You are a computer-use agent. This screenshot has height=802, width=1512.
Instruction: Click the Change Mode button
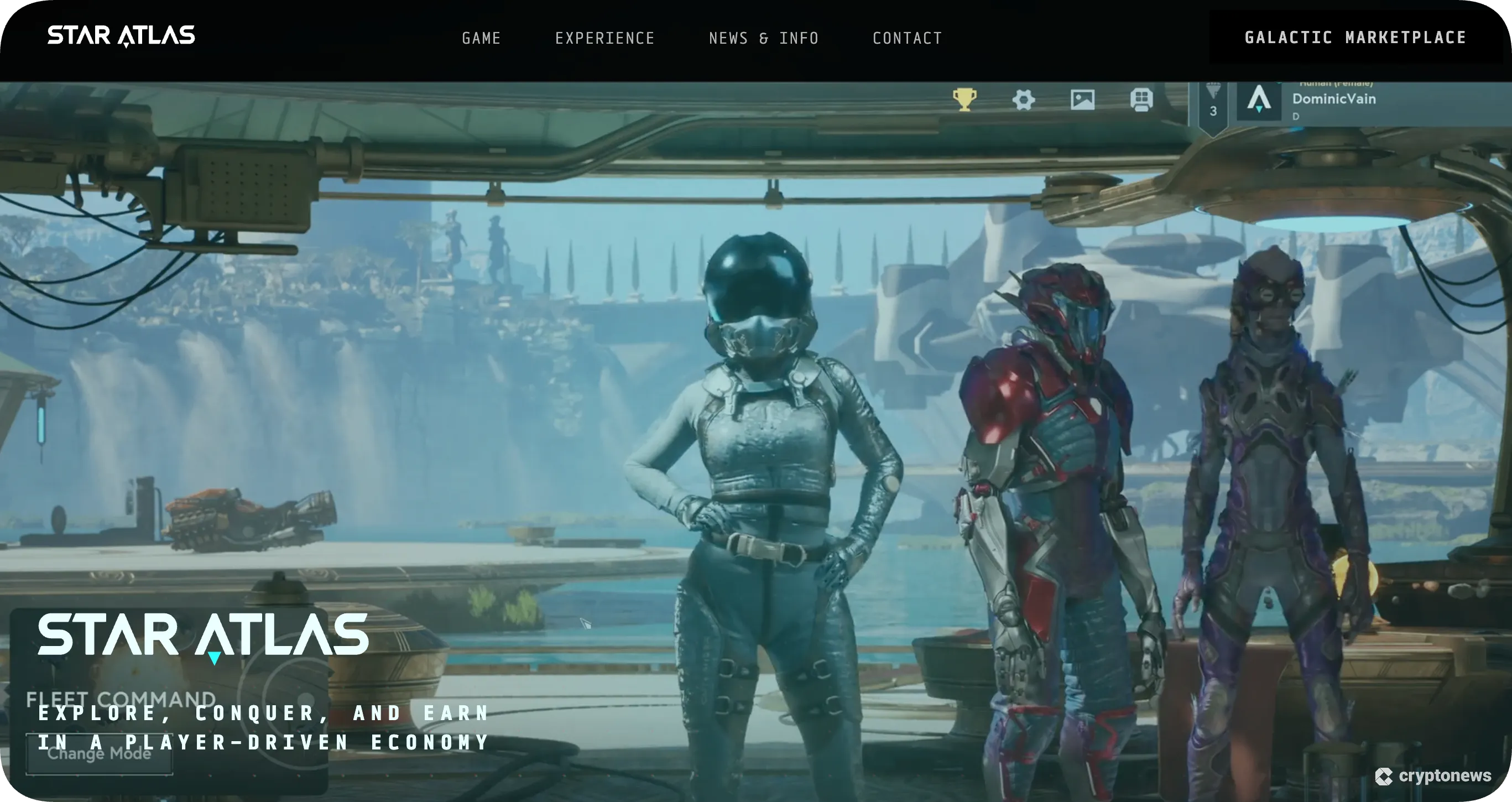pos(99,755)
